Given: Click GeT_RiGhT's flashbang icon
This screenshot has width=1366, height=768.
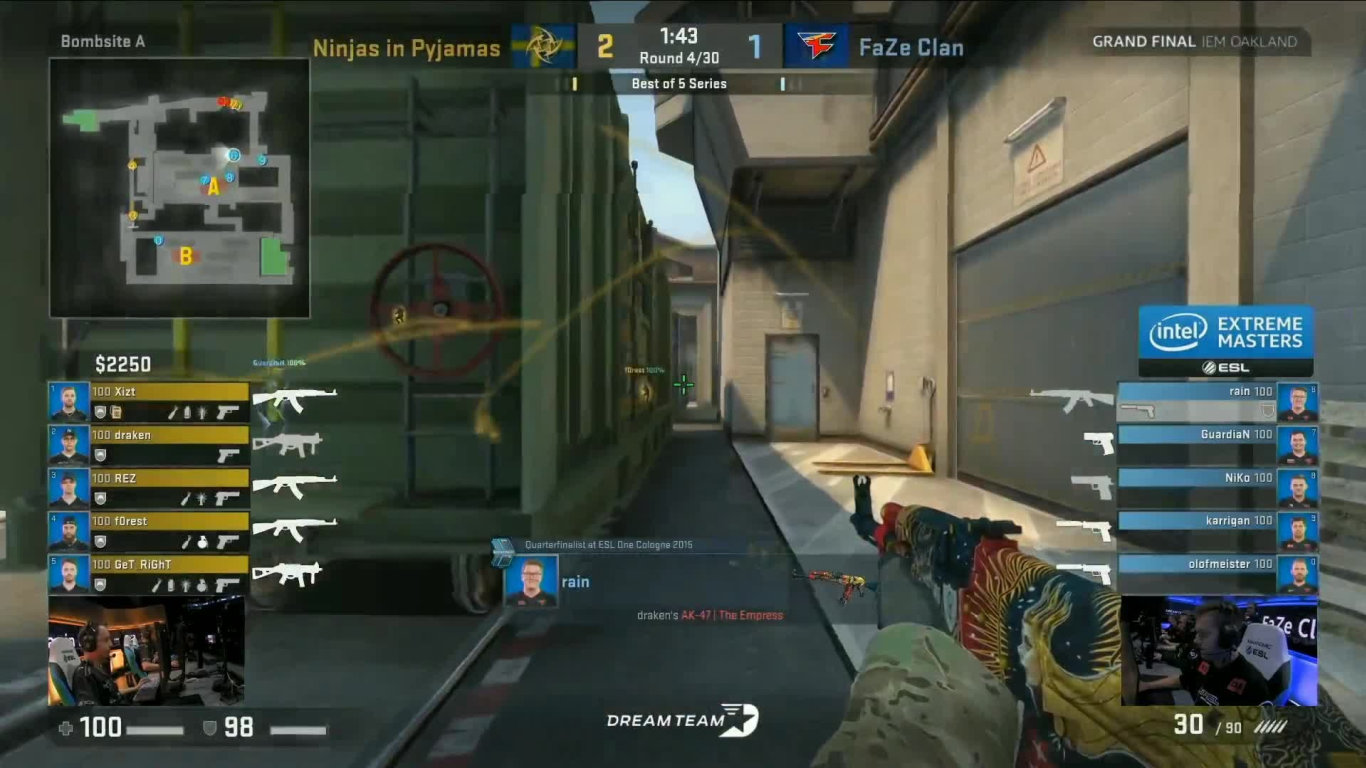Looking at the screenshot, I should pyautogui.click(x=184, y=585).
